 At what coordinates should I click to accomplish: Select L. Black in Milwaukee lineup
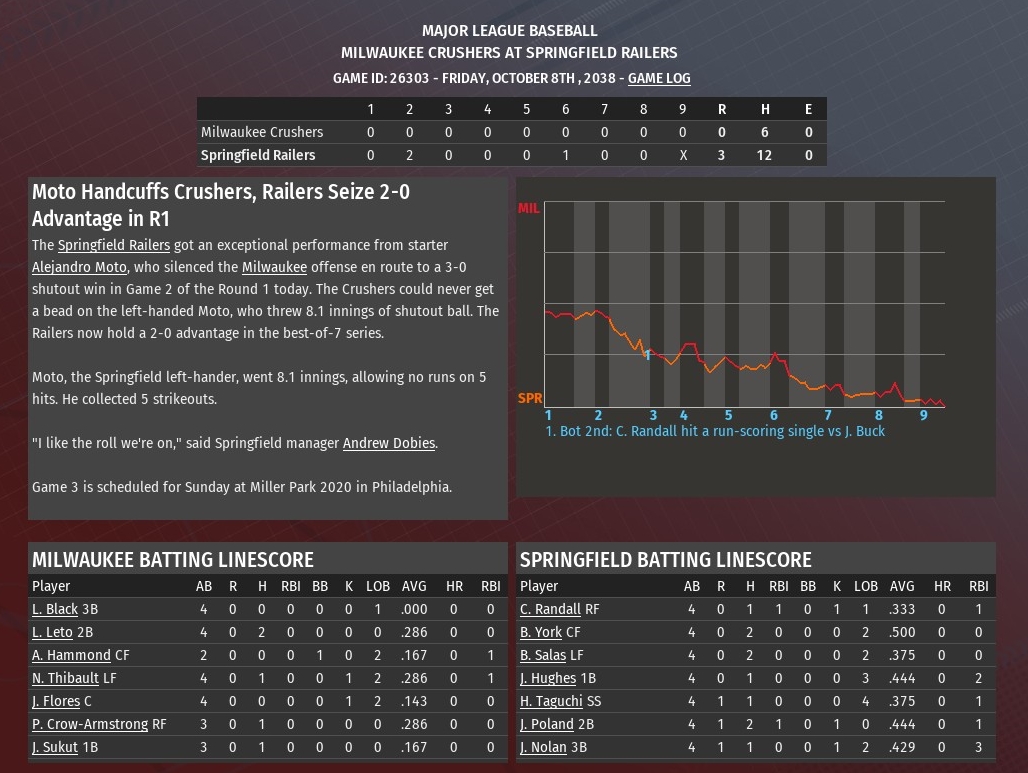(55, 609)
